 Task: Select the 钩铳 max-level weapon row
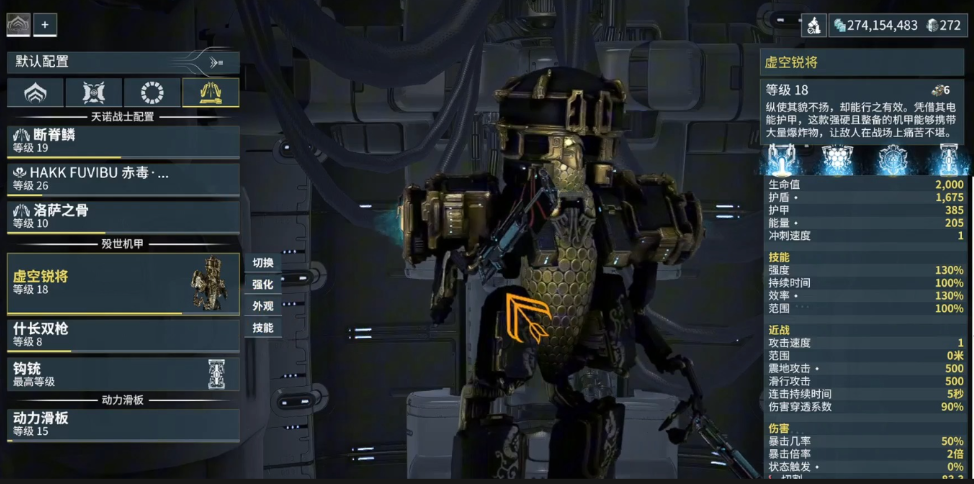tap(122, 374)
